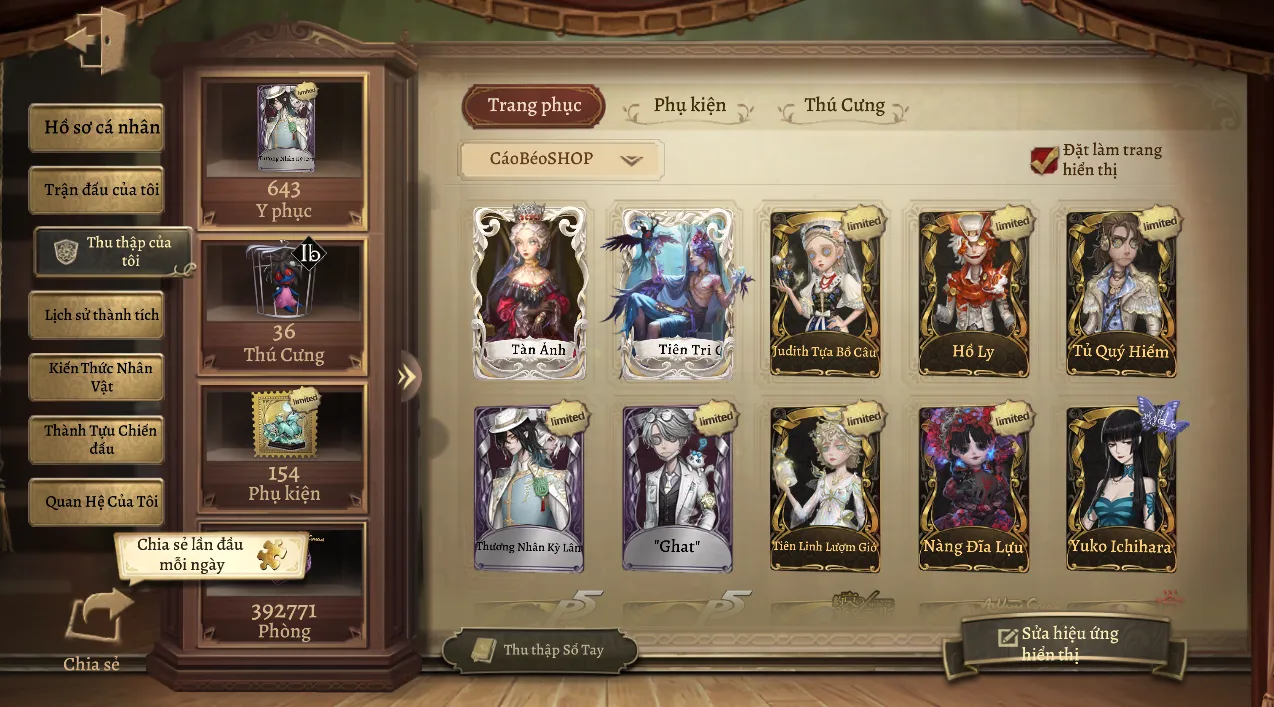
Task: Toggle Đặt làm trang hiển thị checkbox
Action: pos(1045,160)
